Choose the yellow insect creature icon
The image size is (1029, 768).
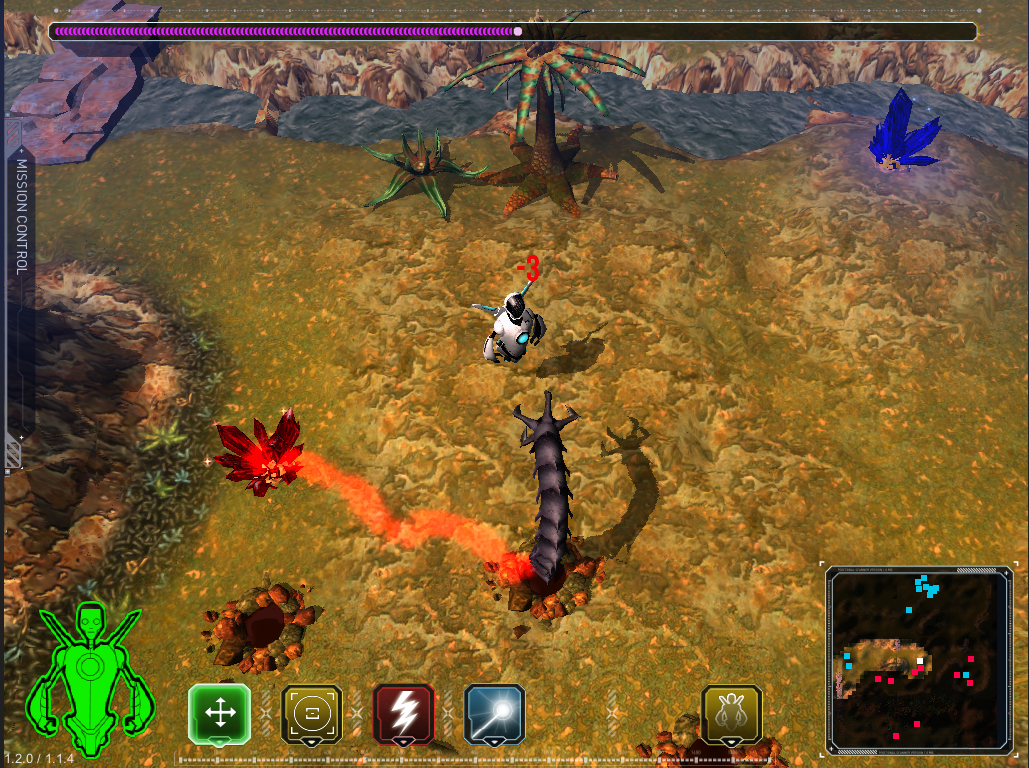[x=732, y=713]
